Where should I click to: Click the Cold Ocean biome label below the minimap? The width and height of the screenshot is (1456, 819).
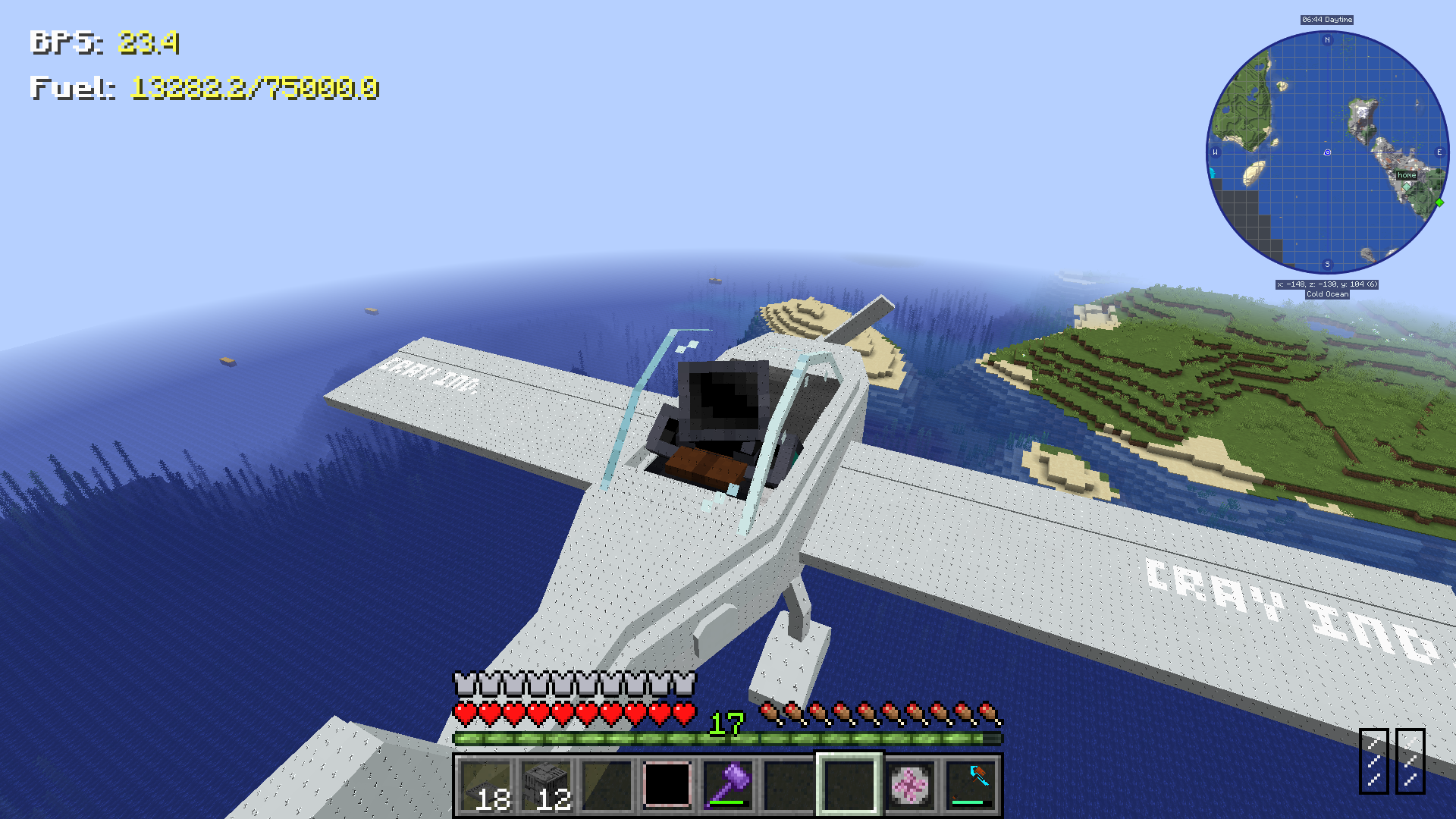[1326, 295]
